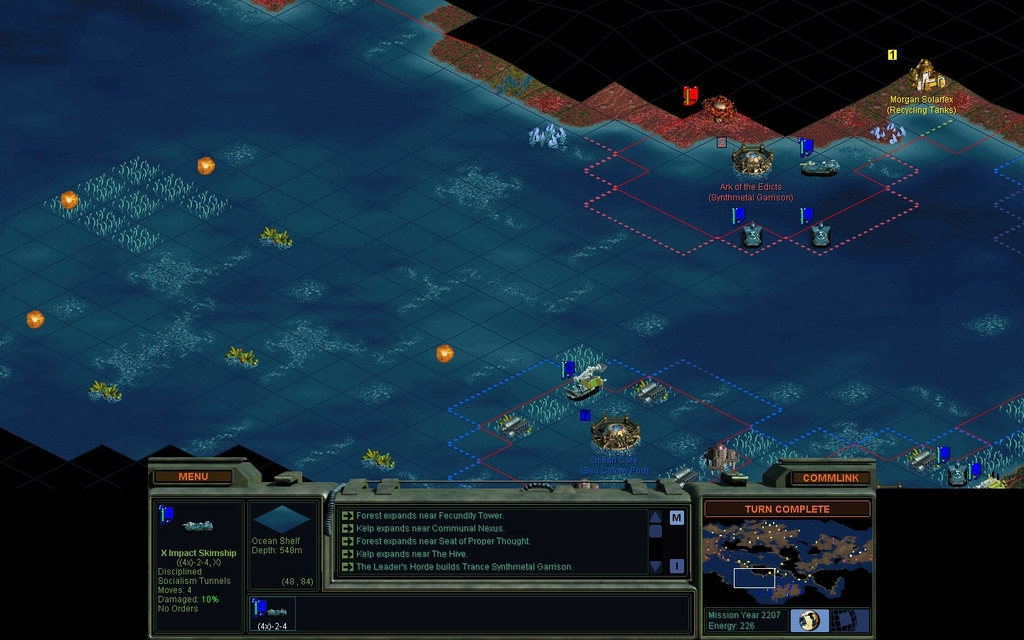Open the MENU button
1024x640 pixels.
point(193,476)
